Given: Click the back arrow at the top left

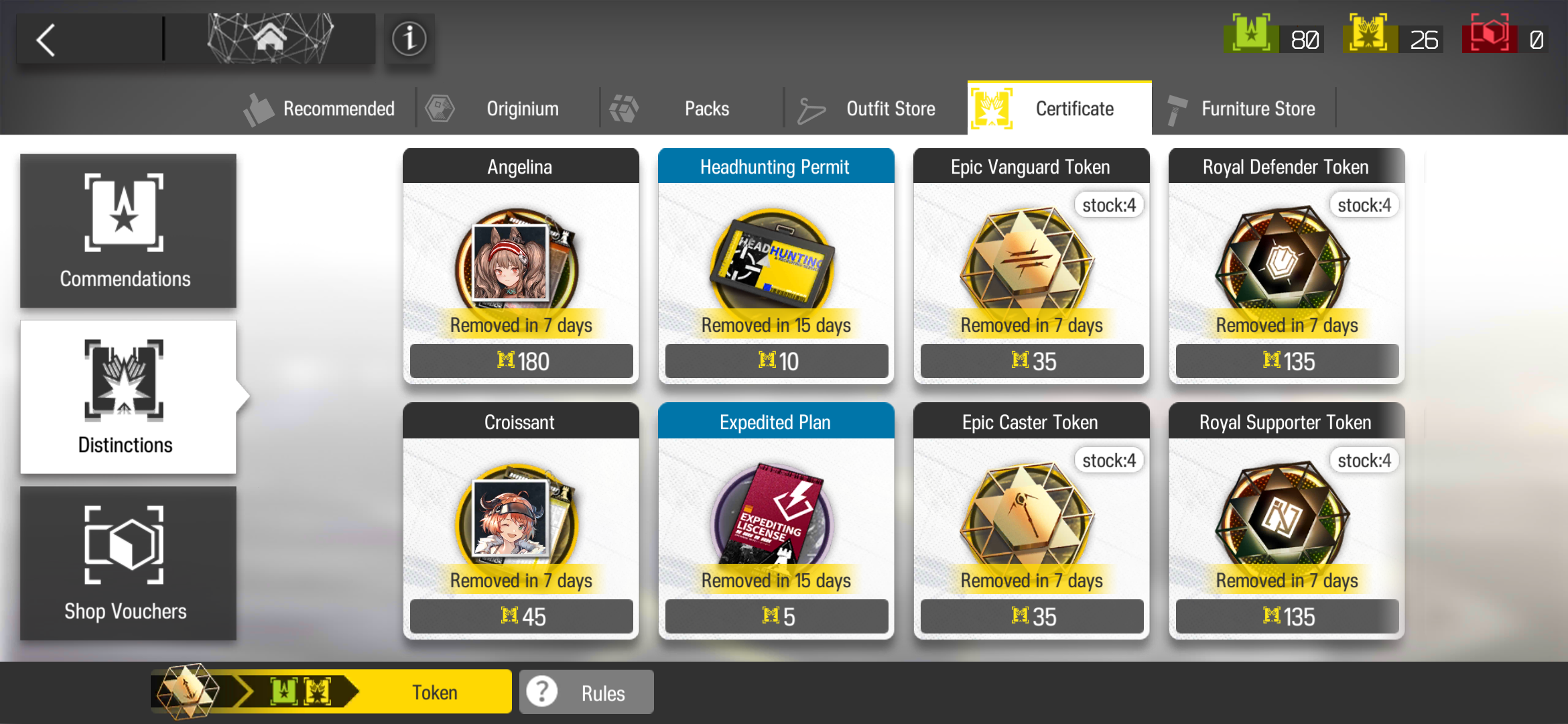Looking at the screenshot, I should 46,38.
